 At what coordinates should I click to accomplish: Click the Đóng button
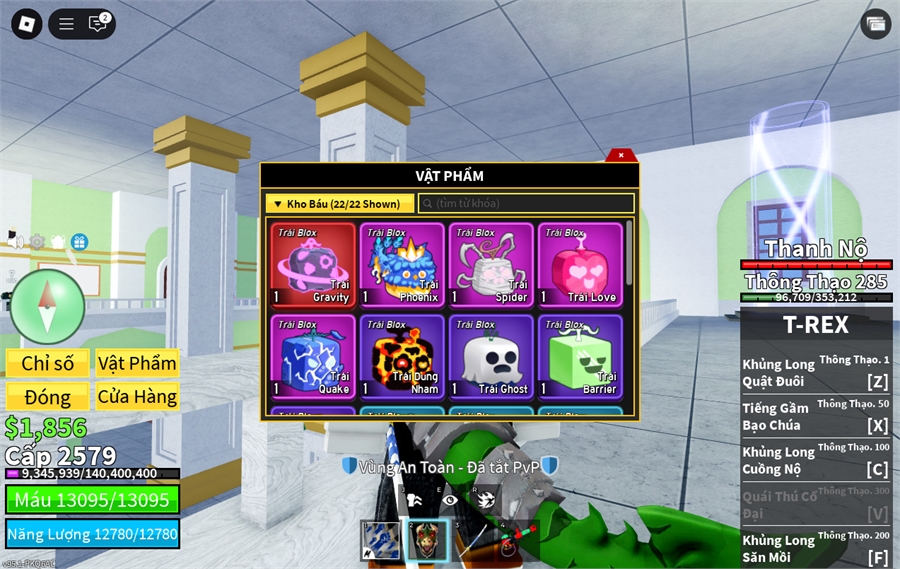click(x=48, y=397)
